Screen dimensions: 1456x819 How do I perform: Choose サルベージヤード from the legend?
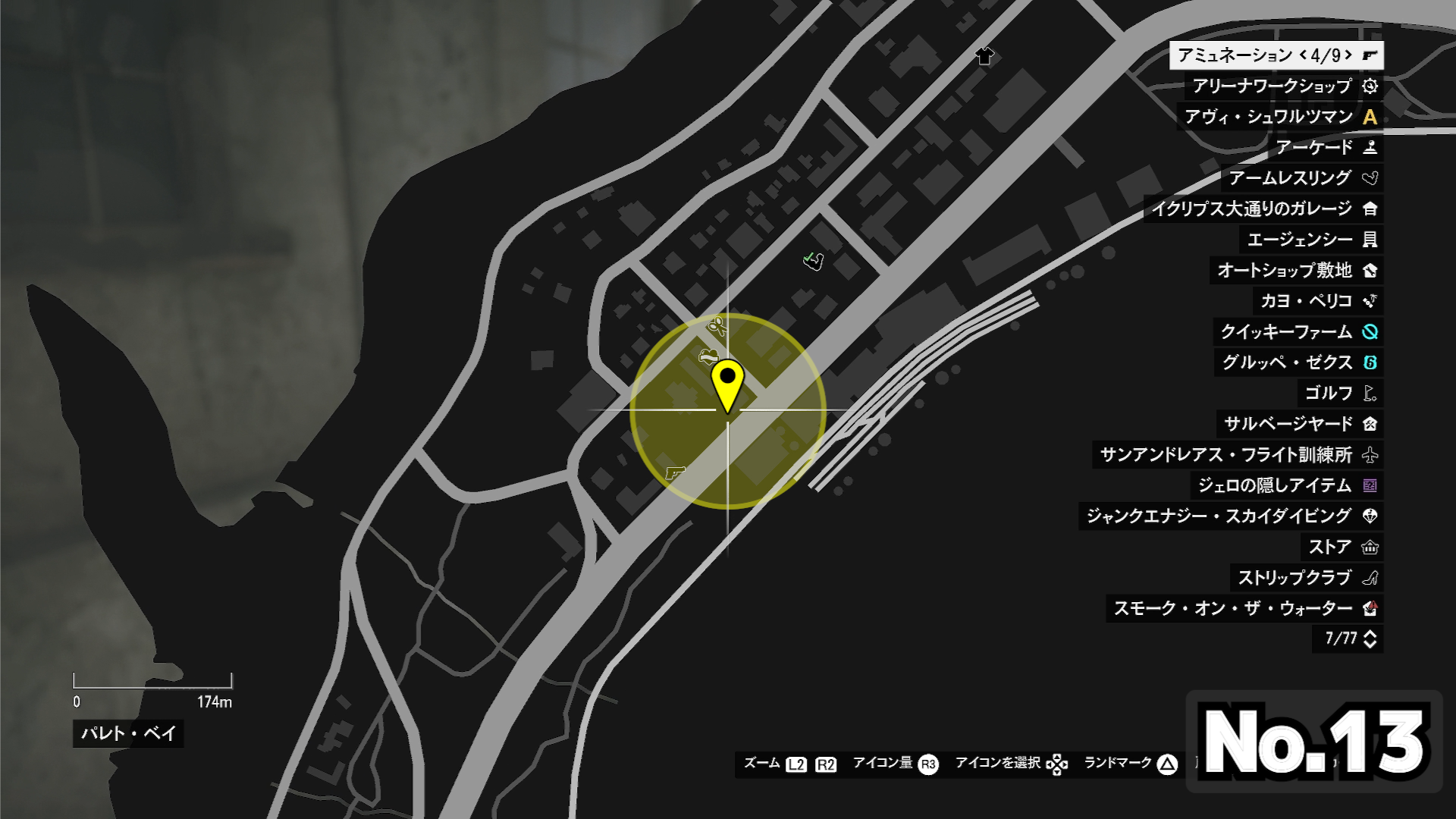click(x=1300, y=424)
